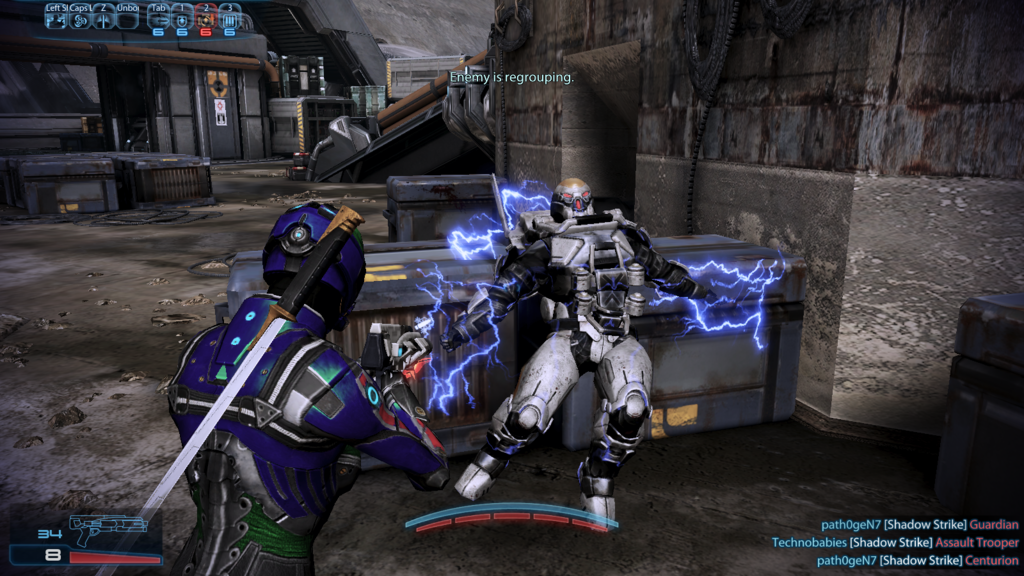Trigger the Z-bound power icon
Screen dimensions: 1024x576
tap(103, 20)
